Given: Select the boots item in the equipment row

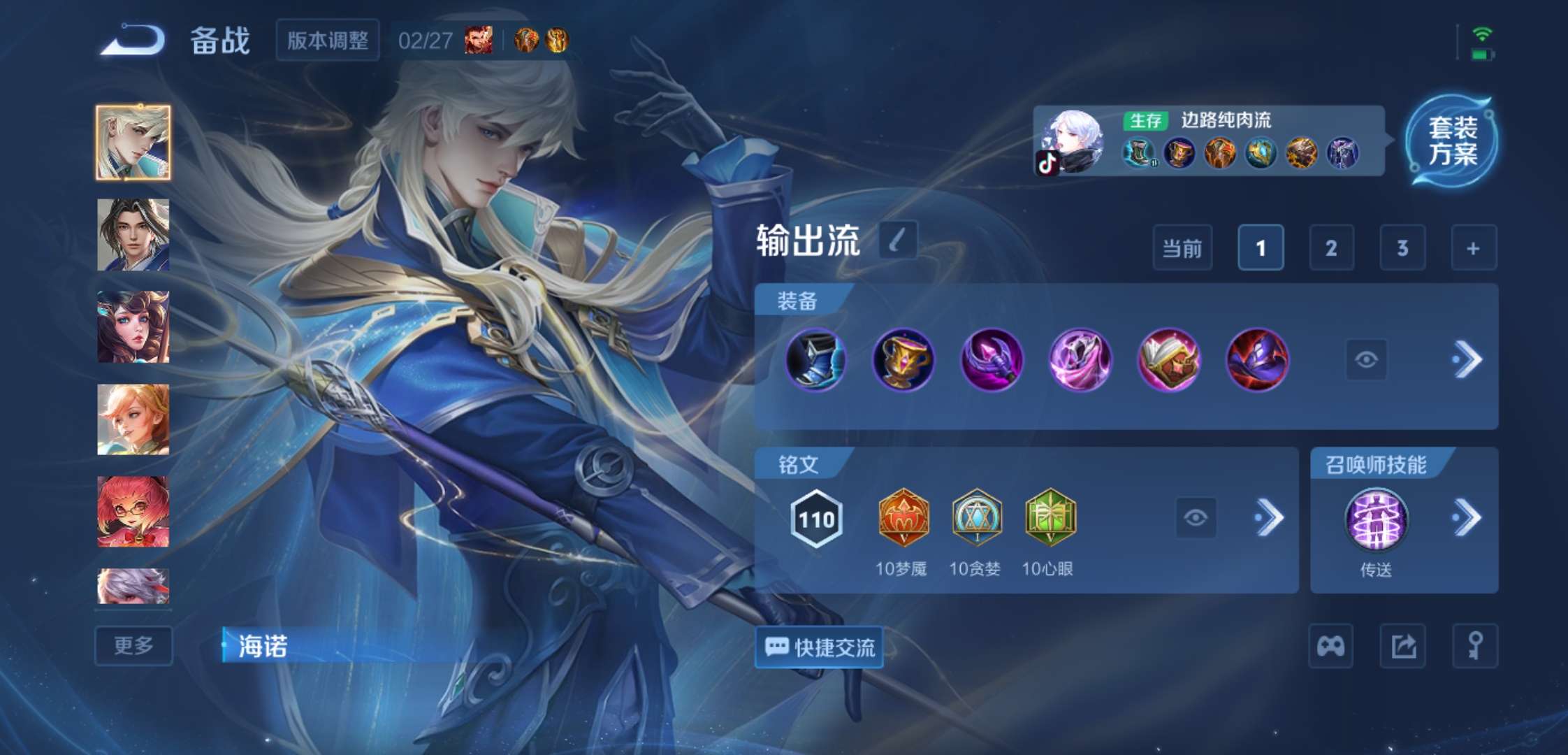Looking at the screenshot, I should (815, 359).
